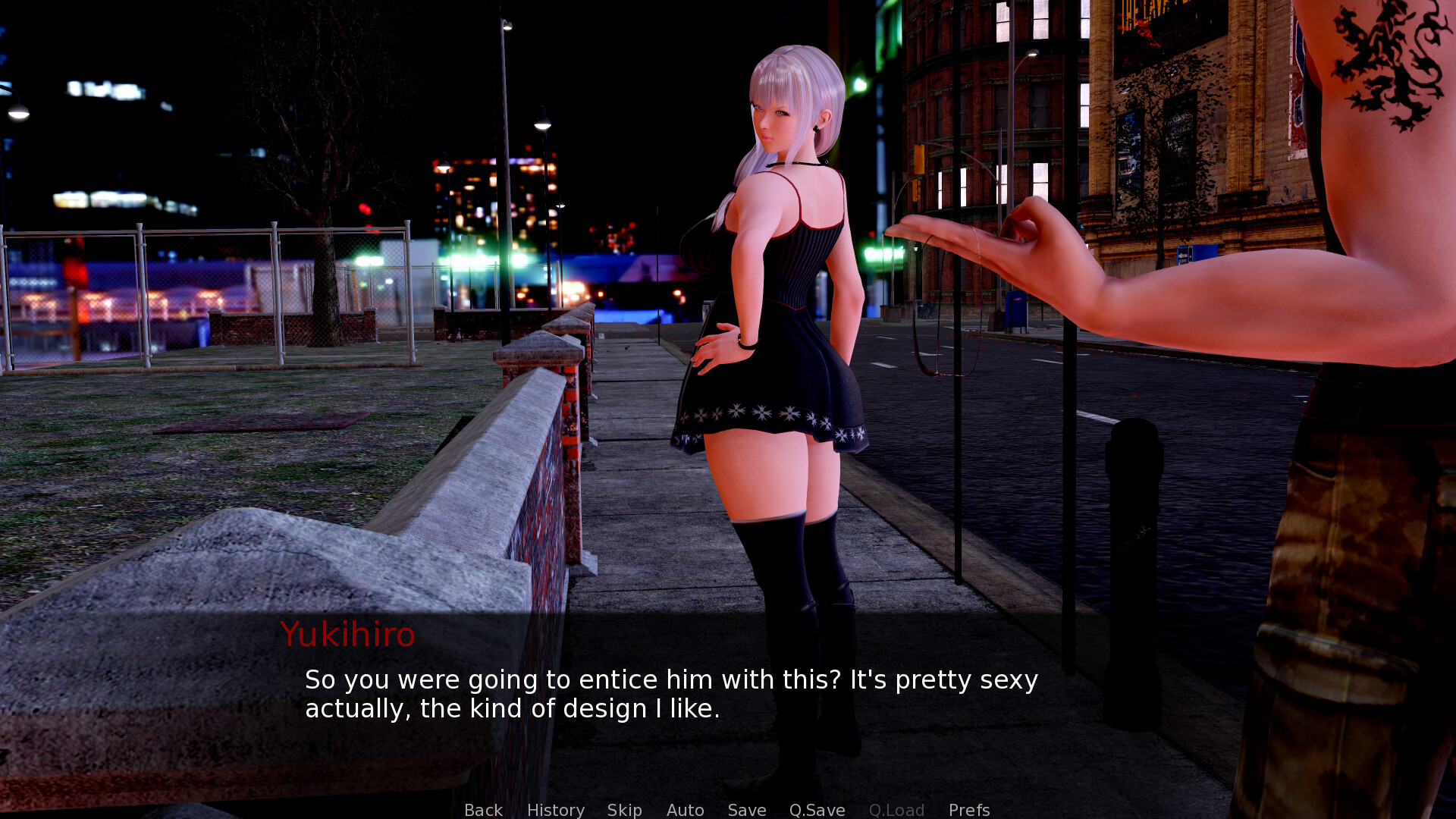Viewport: 1456px width, 819px height.
Task: Open the Save menu
Action: point(746,809)
